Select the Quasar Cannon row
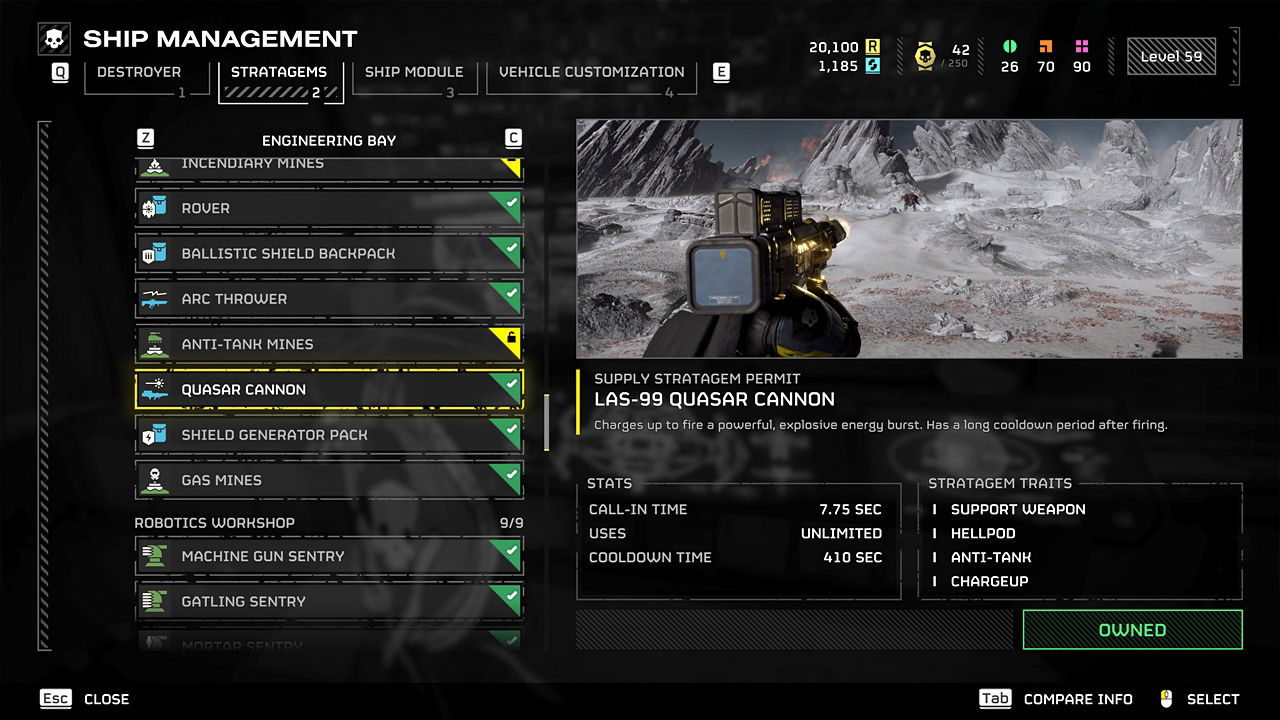 pyautogui.click(x=329, y=390)
